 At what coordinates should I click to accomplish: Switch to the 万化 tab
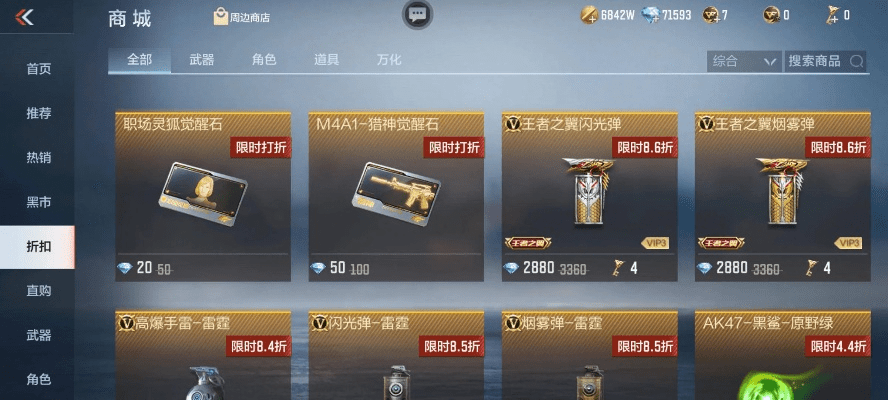pyautogui.click(x=389, y=60)
